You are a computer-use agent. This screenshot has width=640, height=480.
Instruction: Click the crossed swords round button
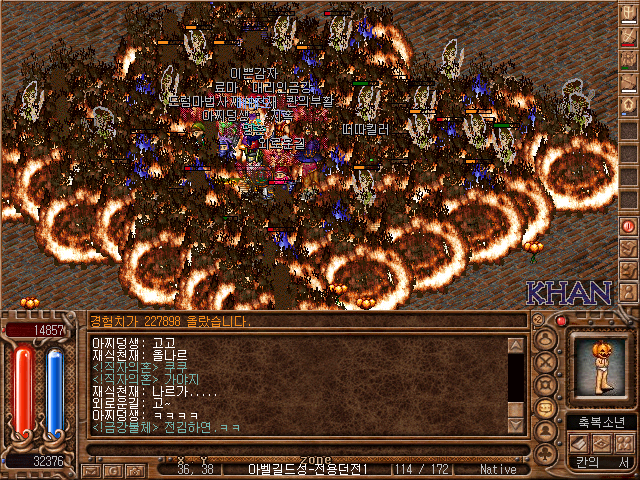tap(546, 361)
